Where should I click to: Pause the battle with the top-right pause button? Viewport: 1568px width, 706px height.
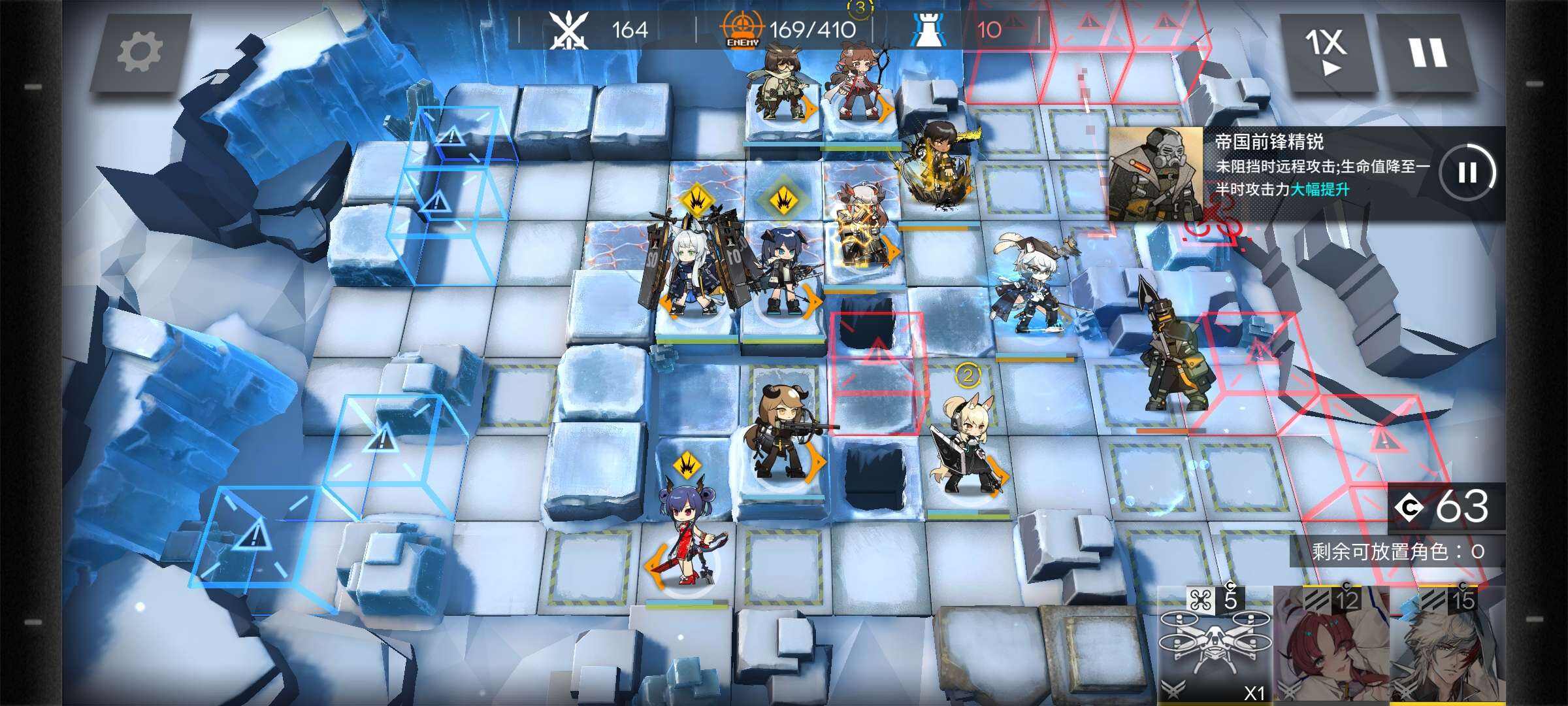click(1427, 52)
